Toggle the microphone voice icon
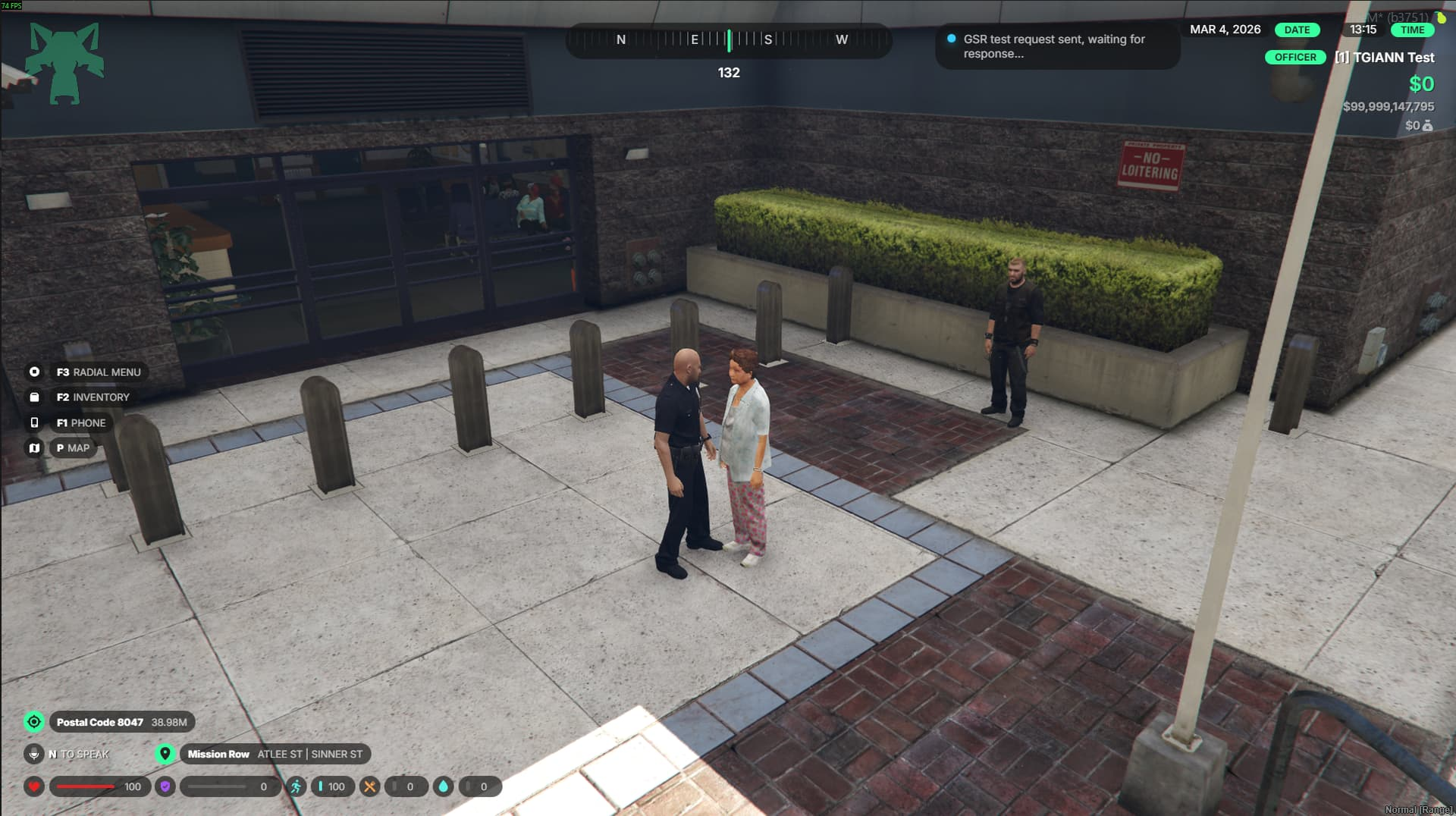The width and height of the screenshot is (1456, 816). click(34, 754)
